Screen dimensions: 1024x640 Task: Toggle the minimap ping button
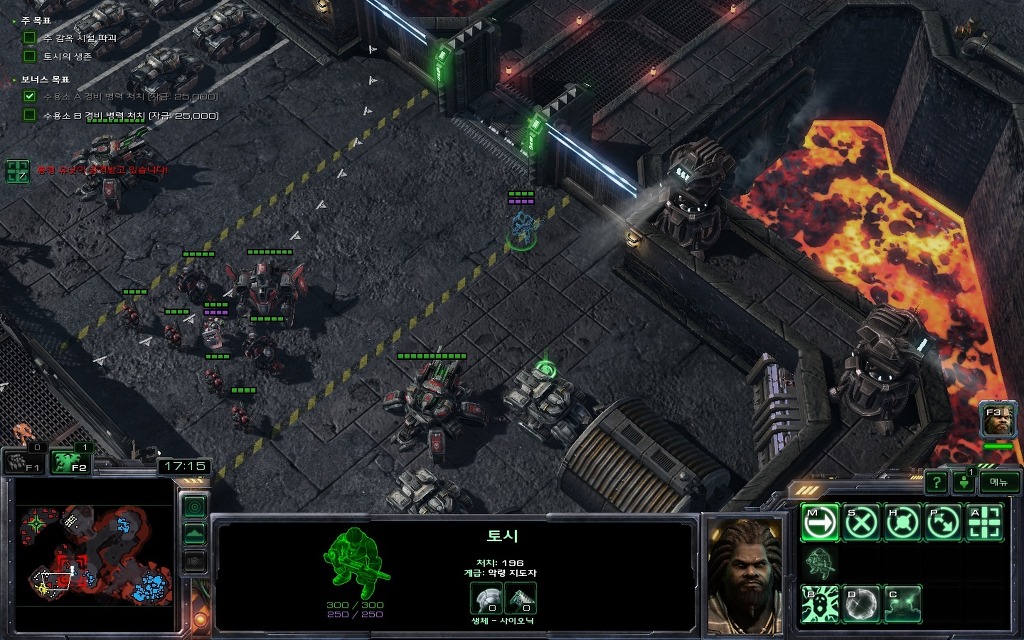point(194,507)
